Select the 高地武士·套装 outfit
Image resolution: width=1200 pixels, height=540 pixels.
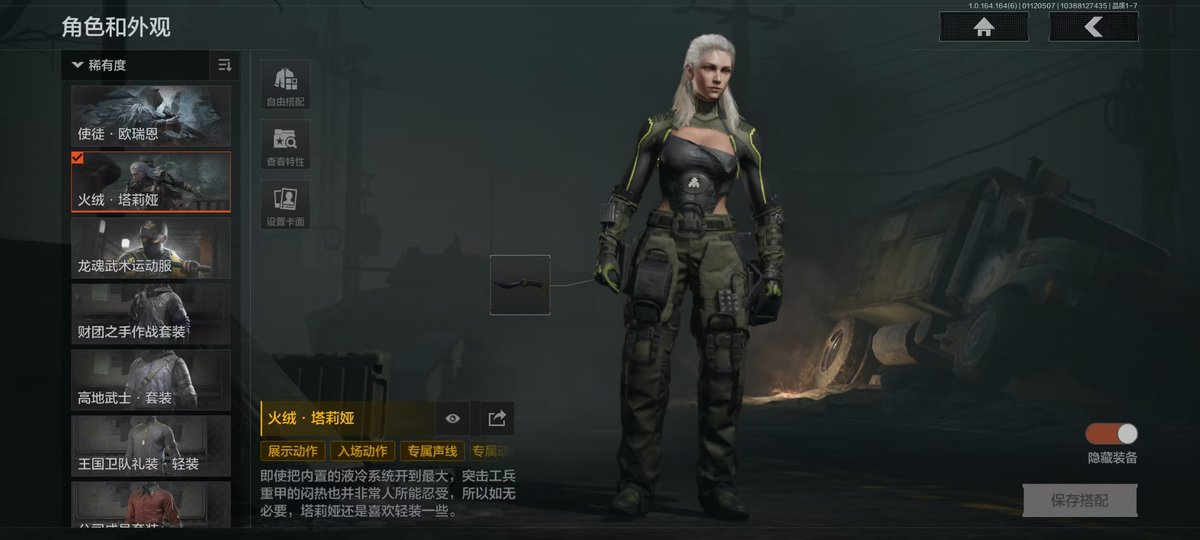point(151,380)
